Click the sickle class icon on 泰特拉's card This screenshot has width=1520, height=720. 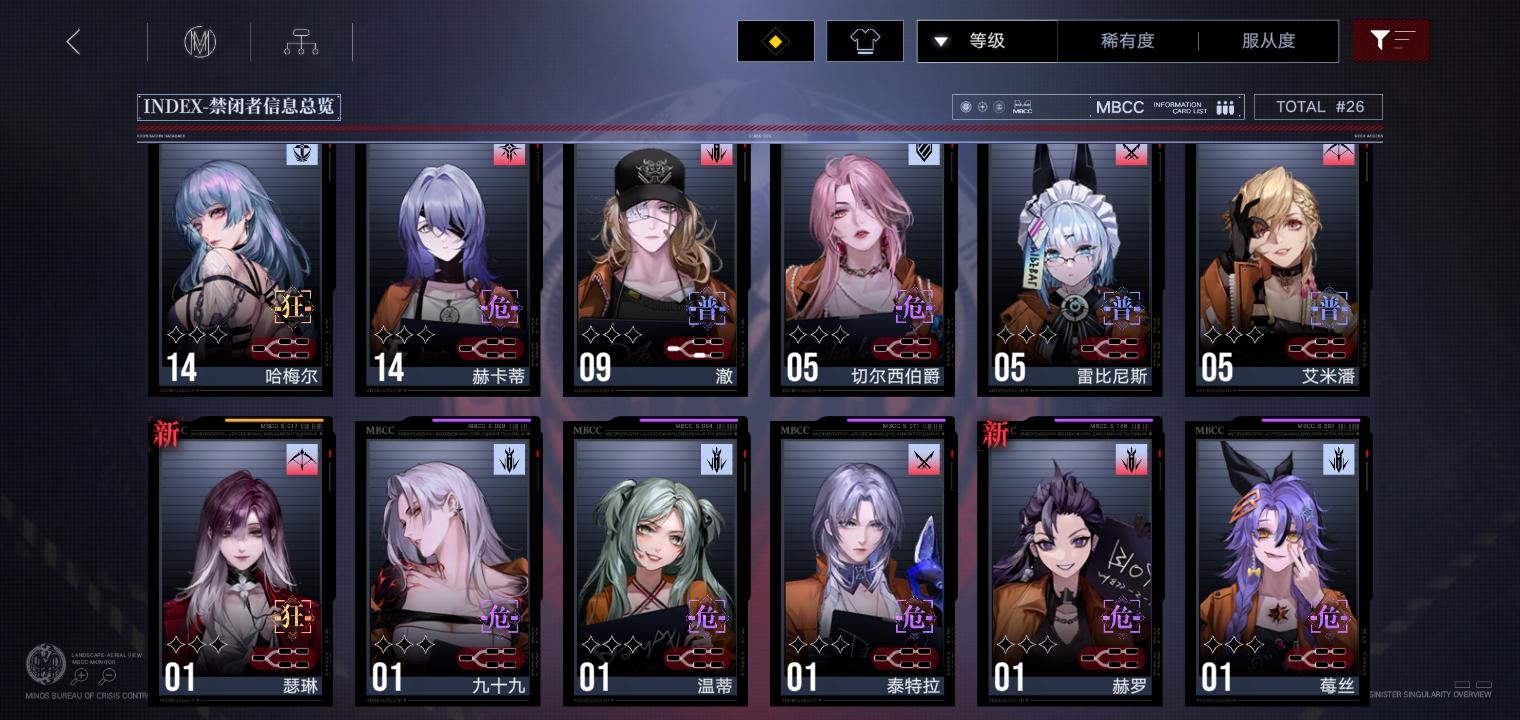coord(924,459)
